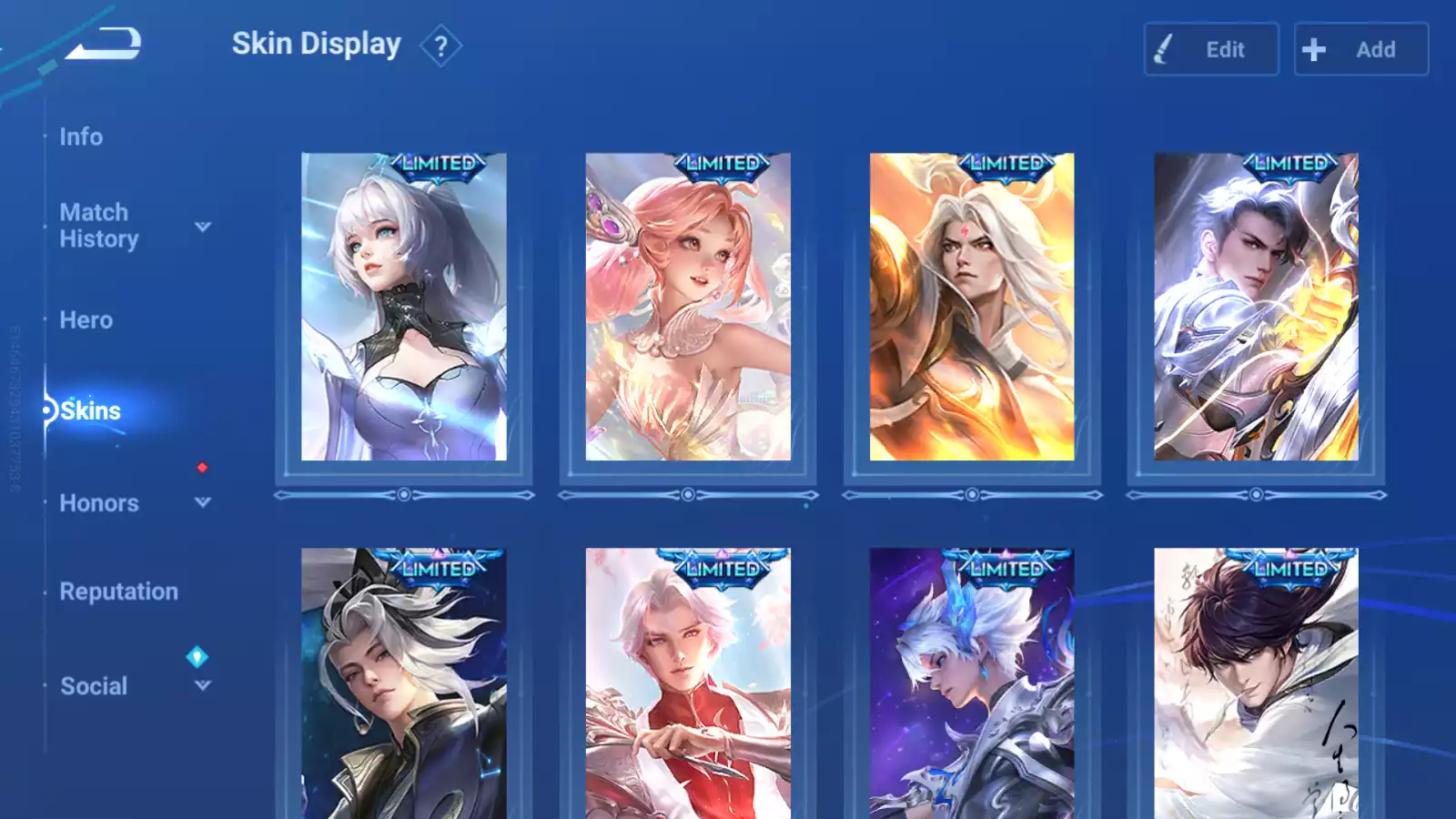Expand the Social dropdown arrow
This screenshot has height=819, width=1456.
203,685
